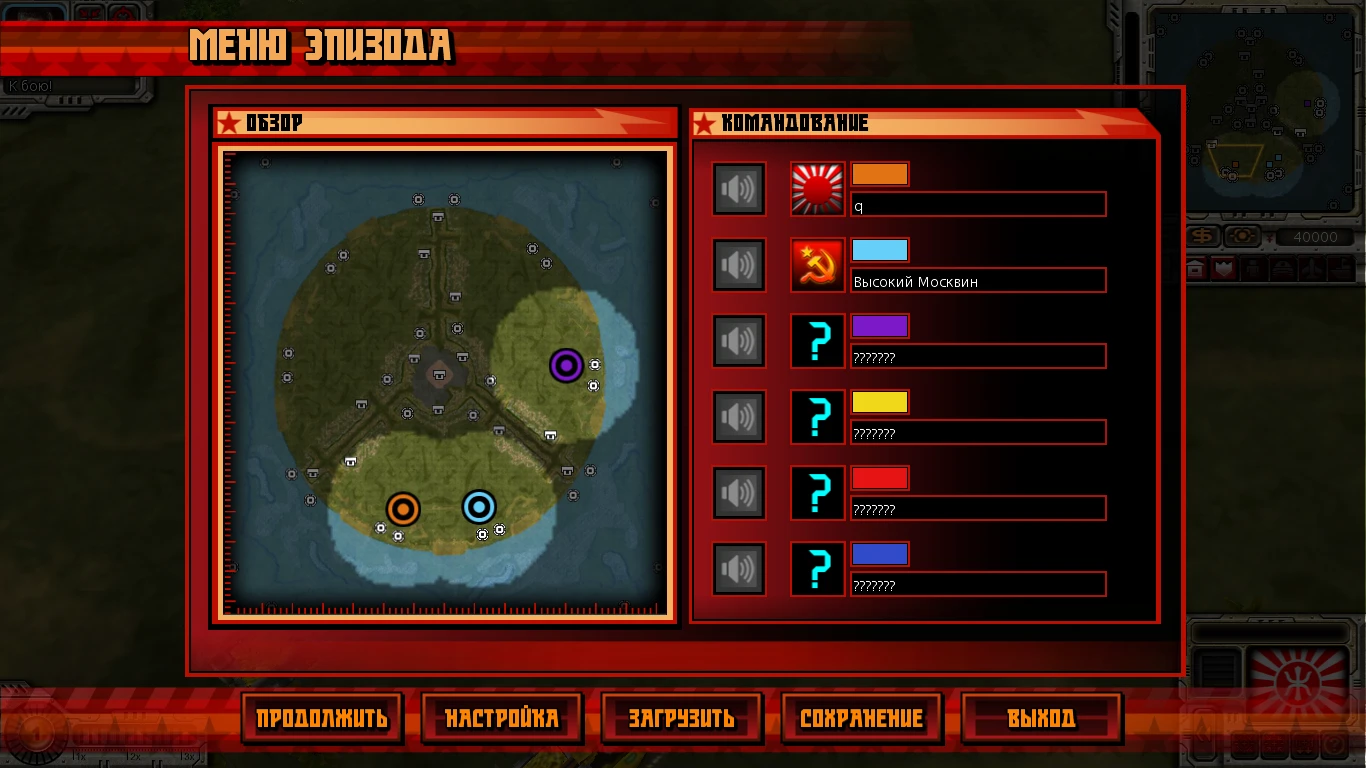The width and height of the screenshot is (1366, 768).
Task: Click the blue spawn marker on the map
Action: [x=478, y=508]
